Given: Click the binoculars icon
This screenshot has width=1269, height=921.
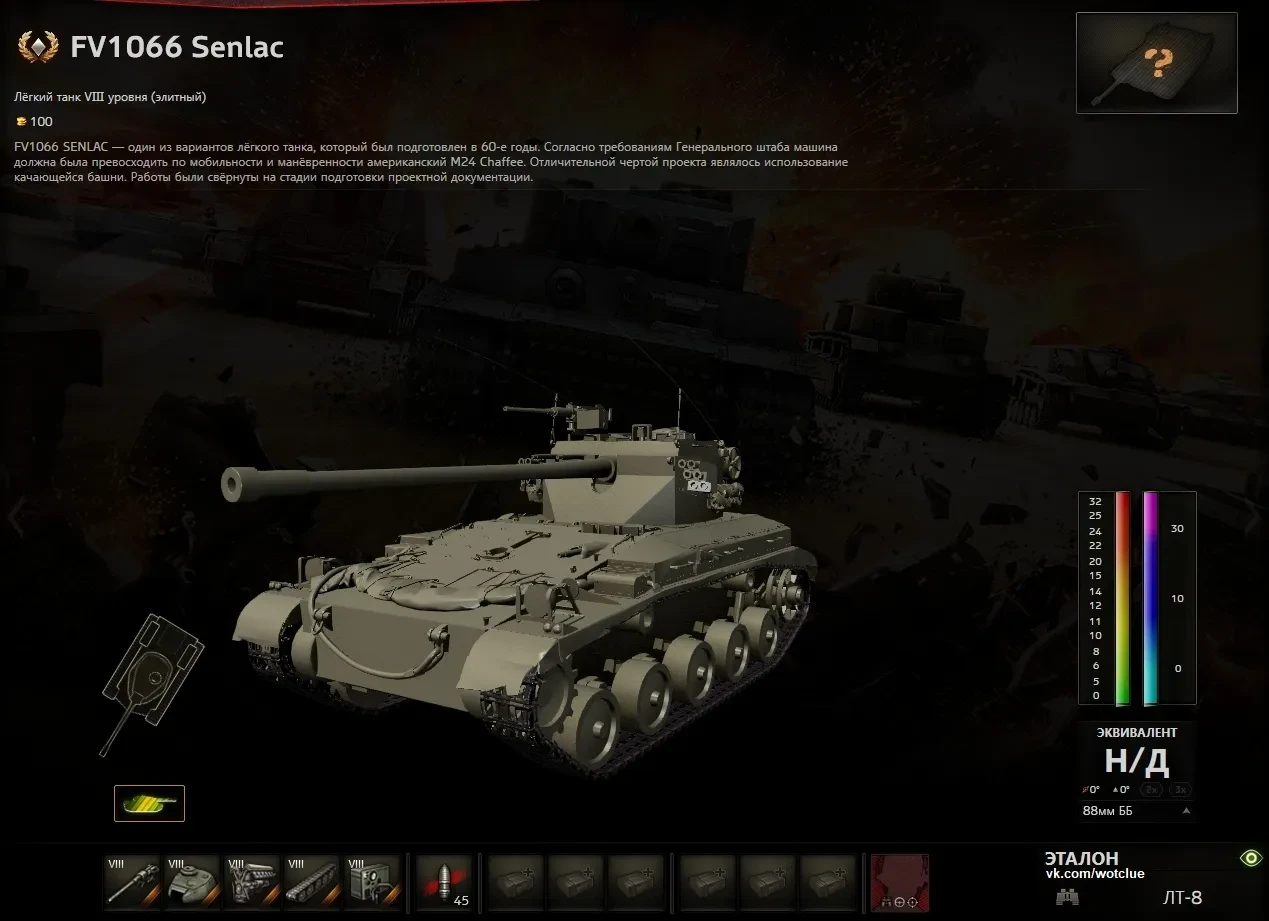Looking at the screenshot, I should [1066, 897].
